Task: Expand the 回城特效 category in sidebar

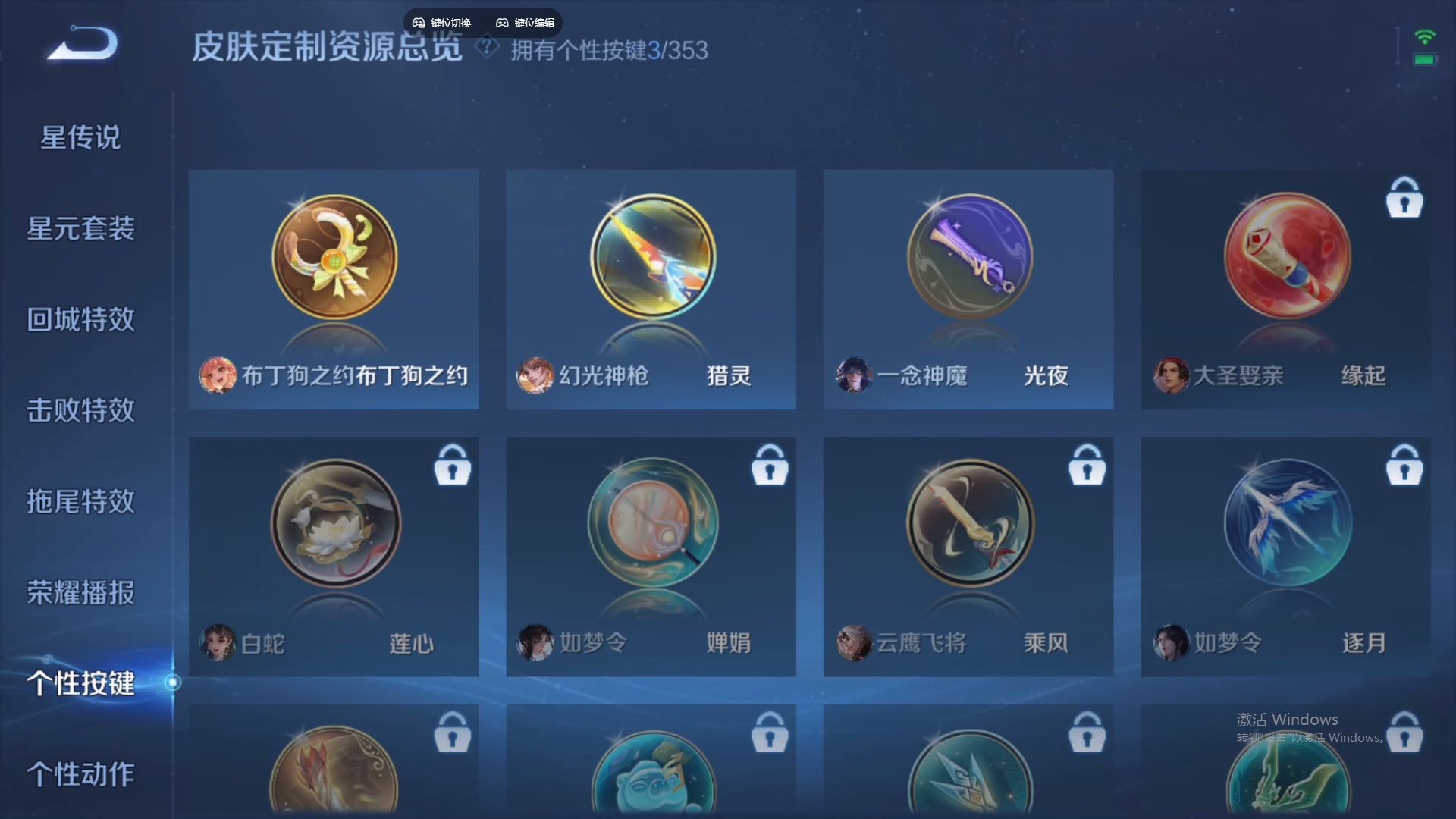Action: point(80,319)
